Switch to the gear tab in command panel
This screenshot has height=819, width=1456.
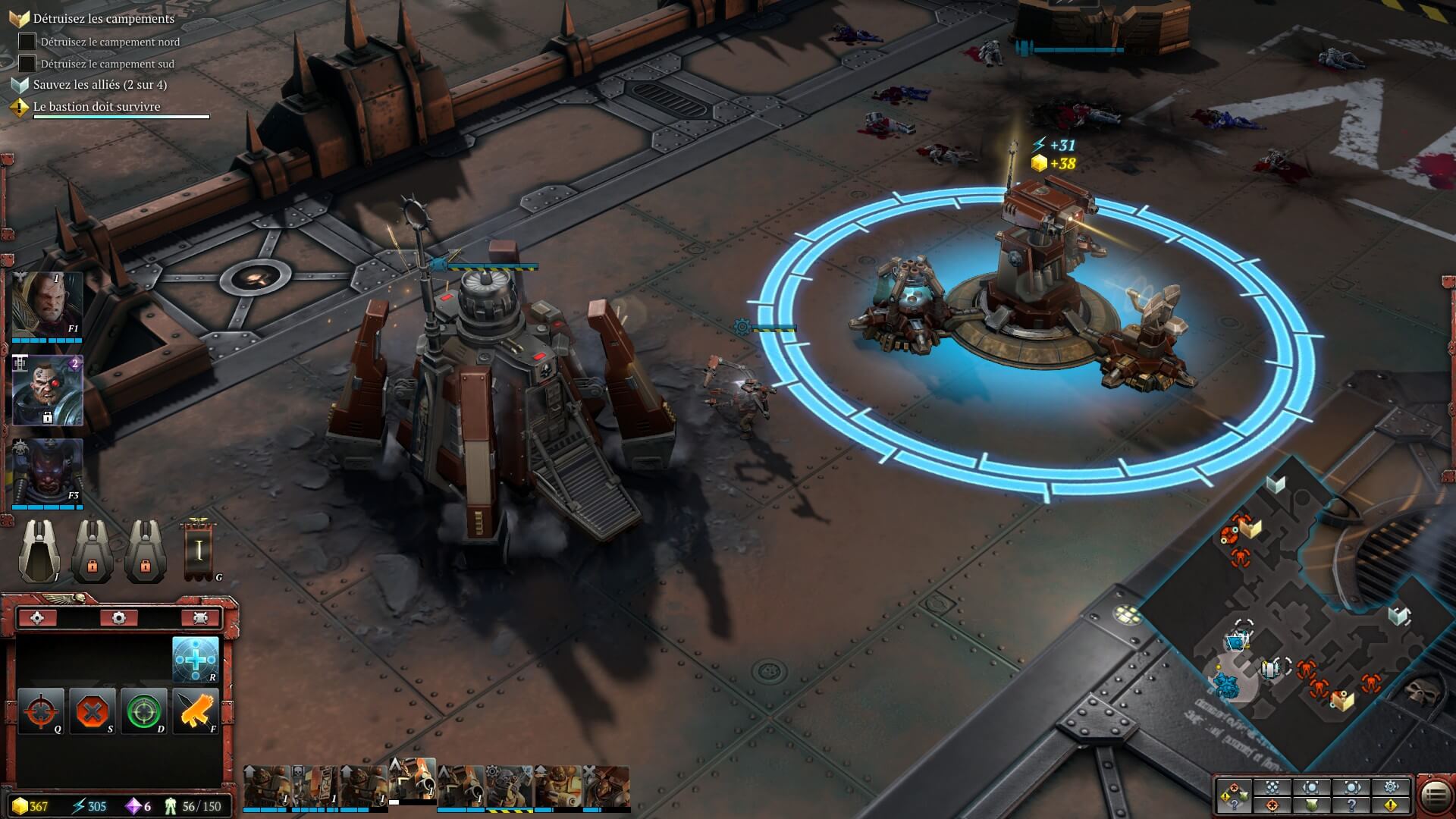[118, 618]
